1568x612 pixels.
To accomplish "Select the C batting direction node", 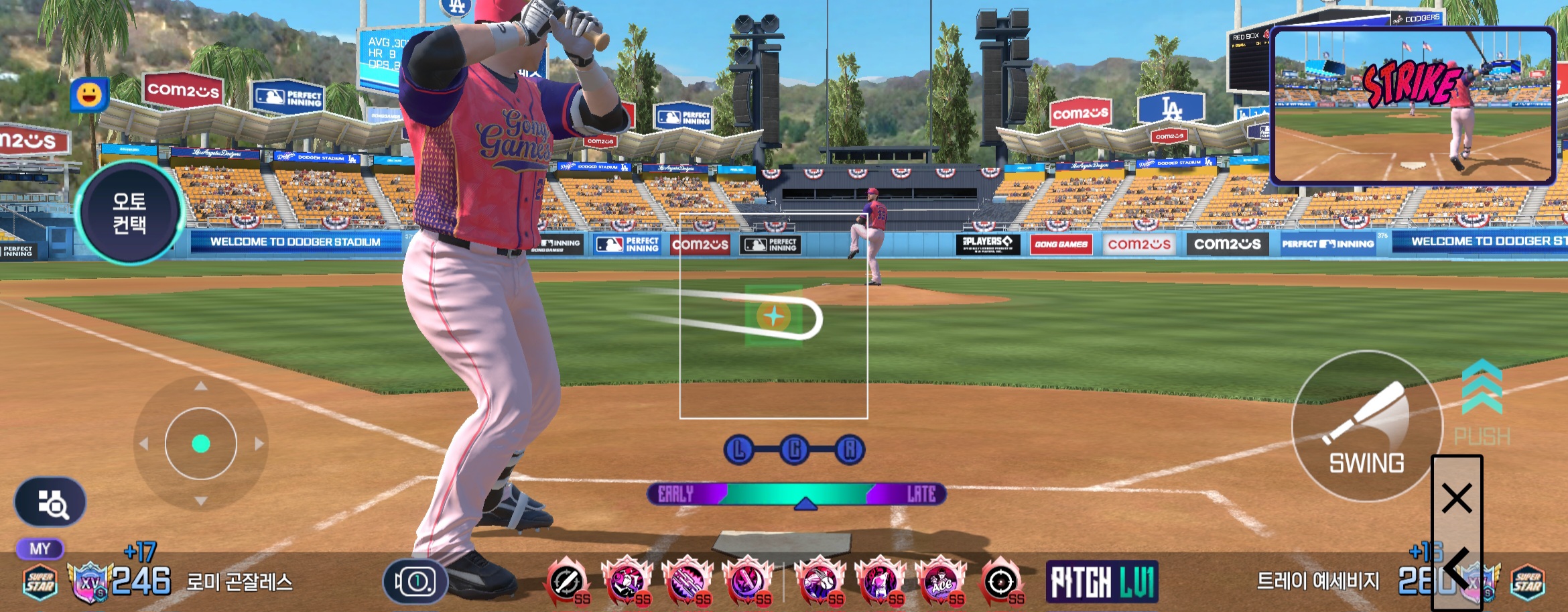I will pyautogui.click(x=794, y=450).
